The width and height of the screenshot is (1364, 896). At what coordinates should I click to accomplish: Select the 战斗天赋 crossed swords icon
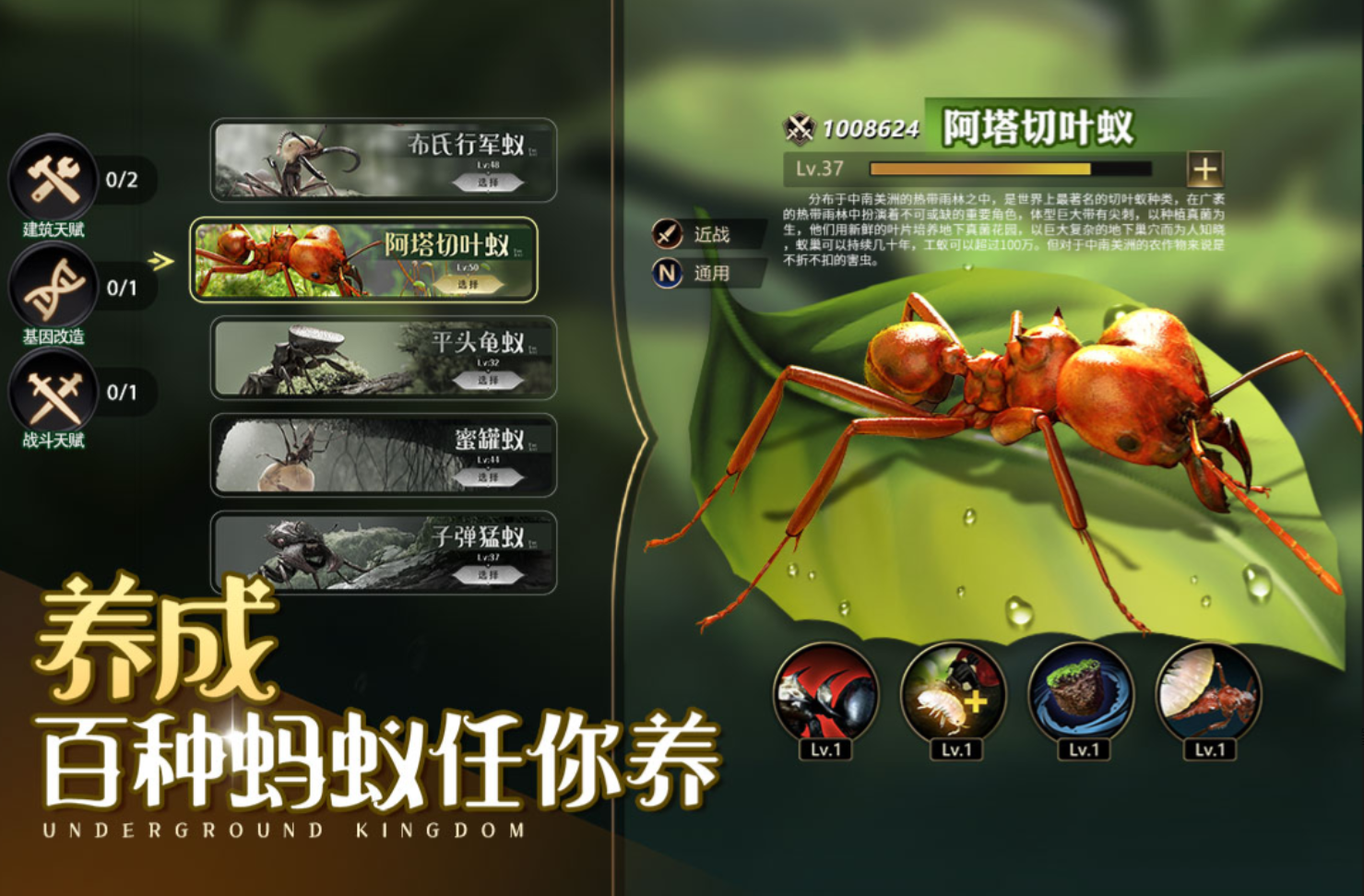tap(53, 391)
